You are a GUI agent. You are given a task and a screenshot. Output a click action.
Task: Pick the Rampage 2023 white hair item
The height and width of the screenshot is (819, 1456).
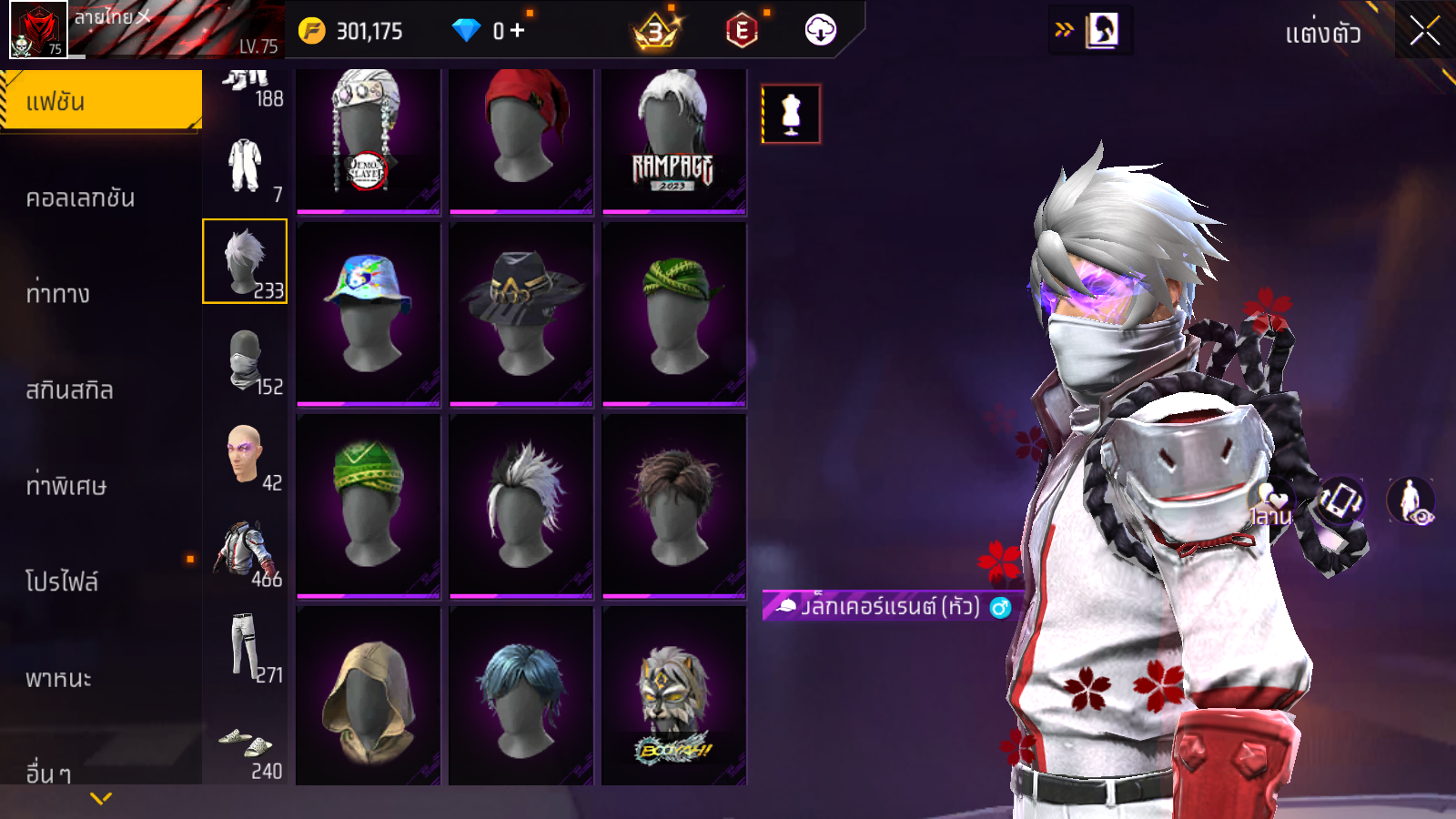tap(673, 141)
